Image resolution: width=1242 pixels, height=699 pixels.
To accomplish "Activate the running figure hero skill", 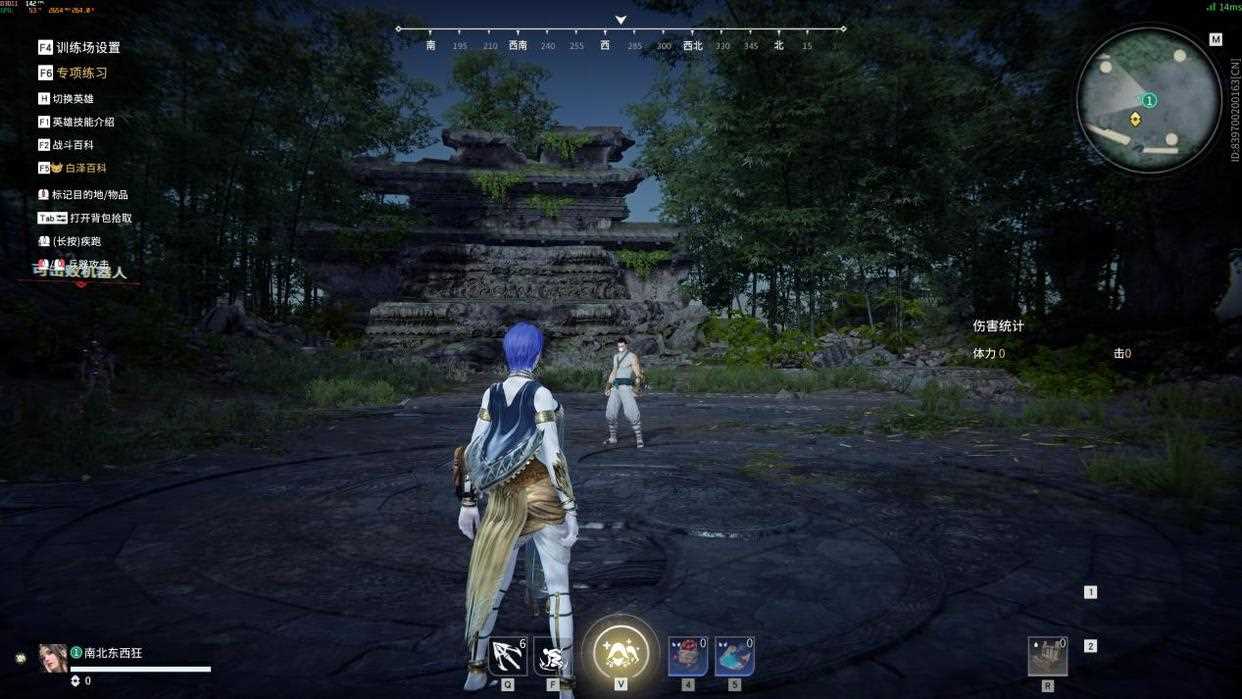I will [552, 656].
